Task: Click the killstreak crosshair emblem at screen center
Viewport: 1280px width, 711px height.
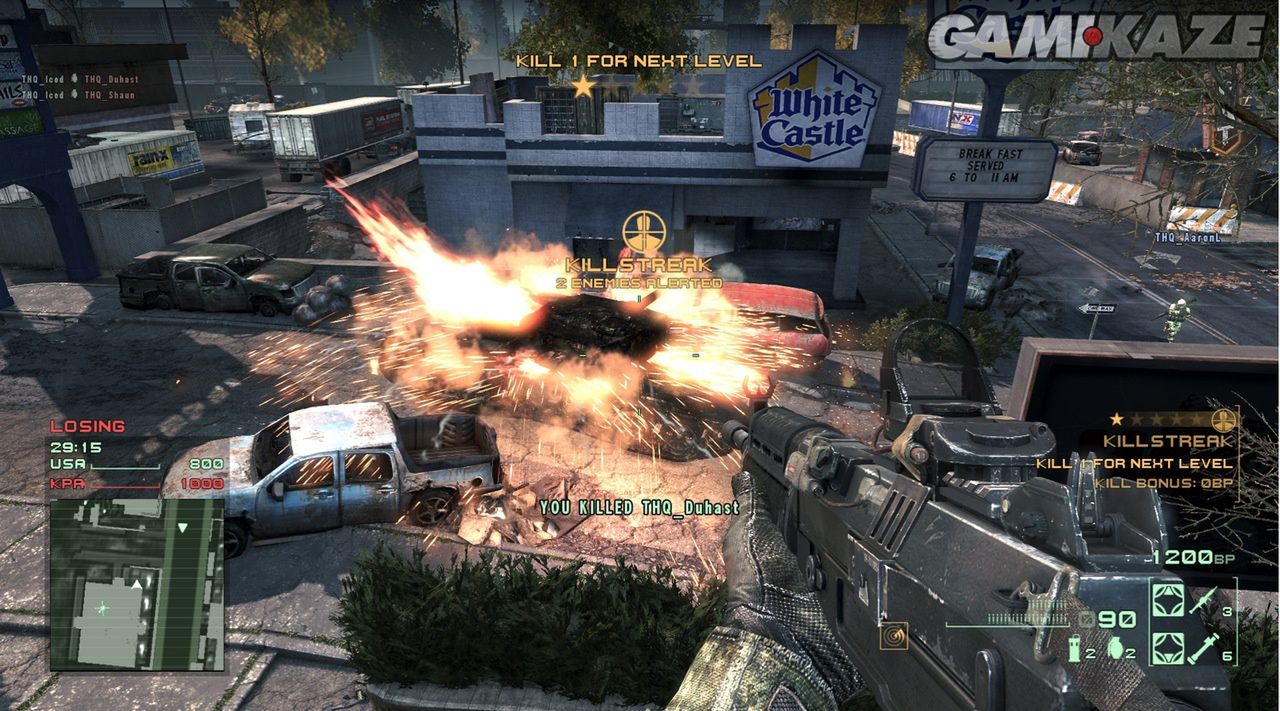Action: click(641, 232)
